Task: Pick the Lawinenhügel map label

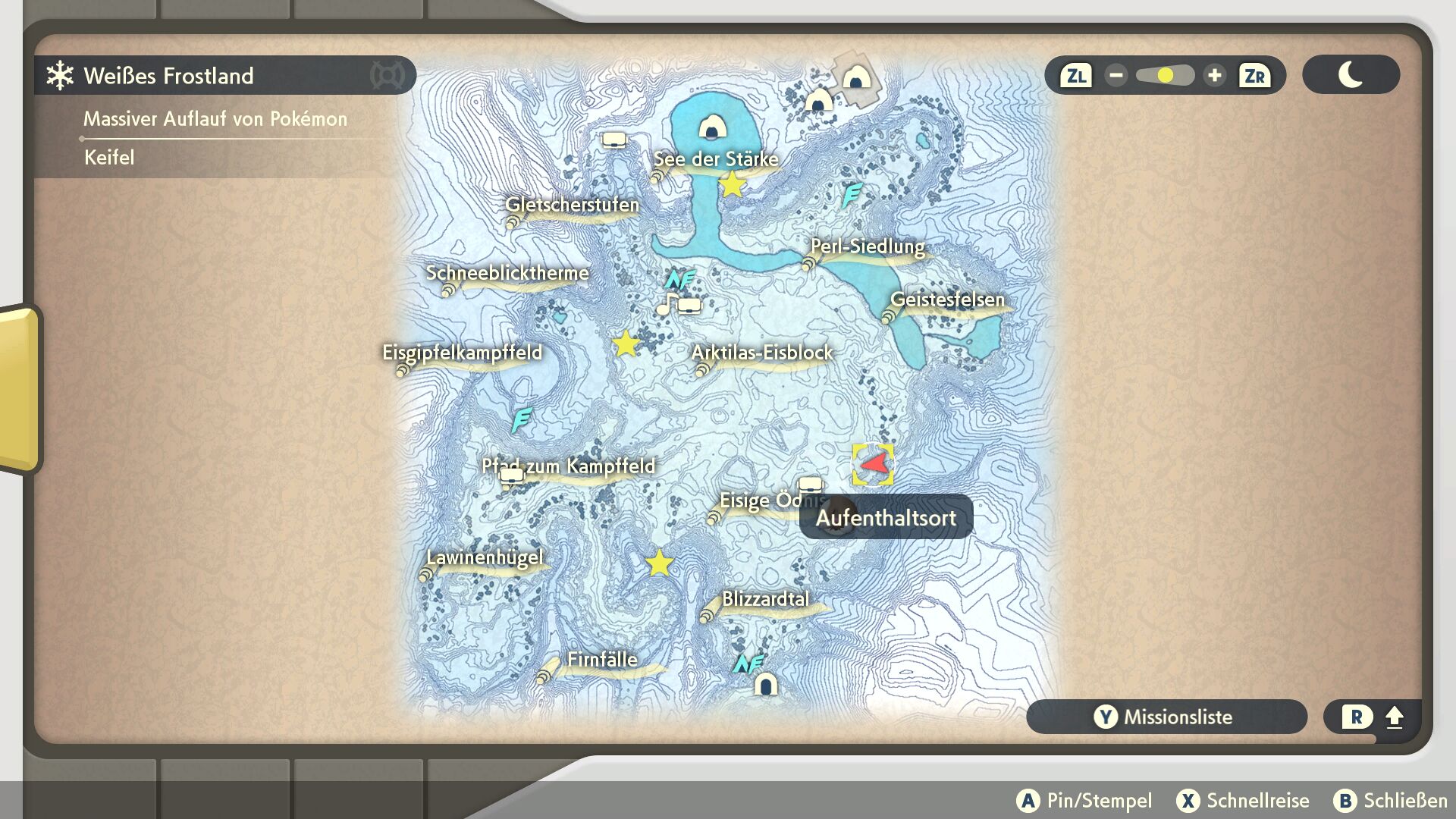Action: coord(485,558)
